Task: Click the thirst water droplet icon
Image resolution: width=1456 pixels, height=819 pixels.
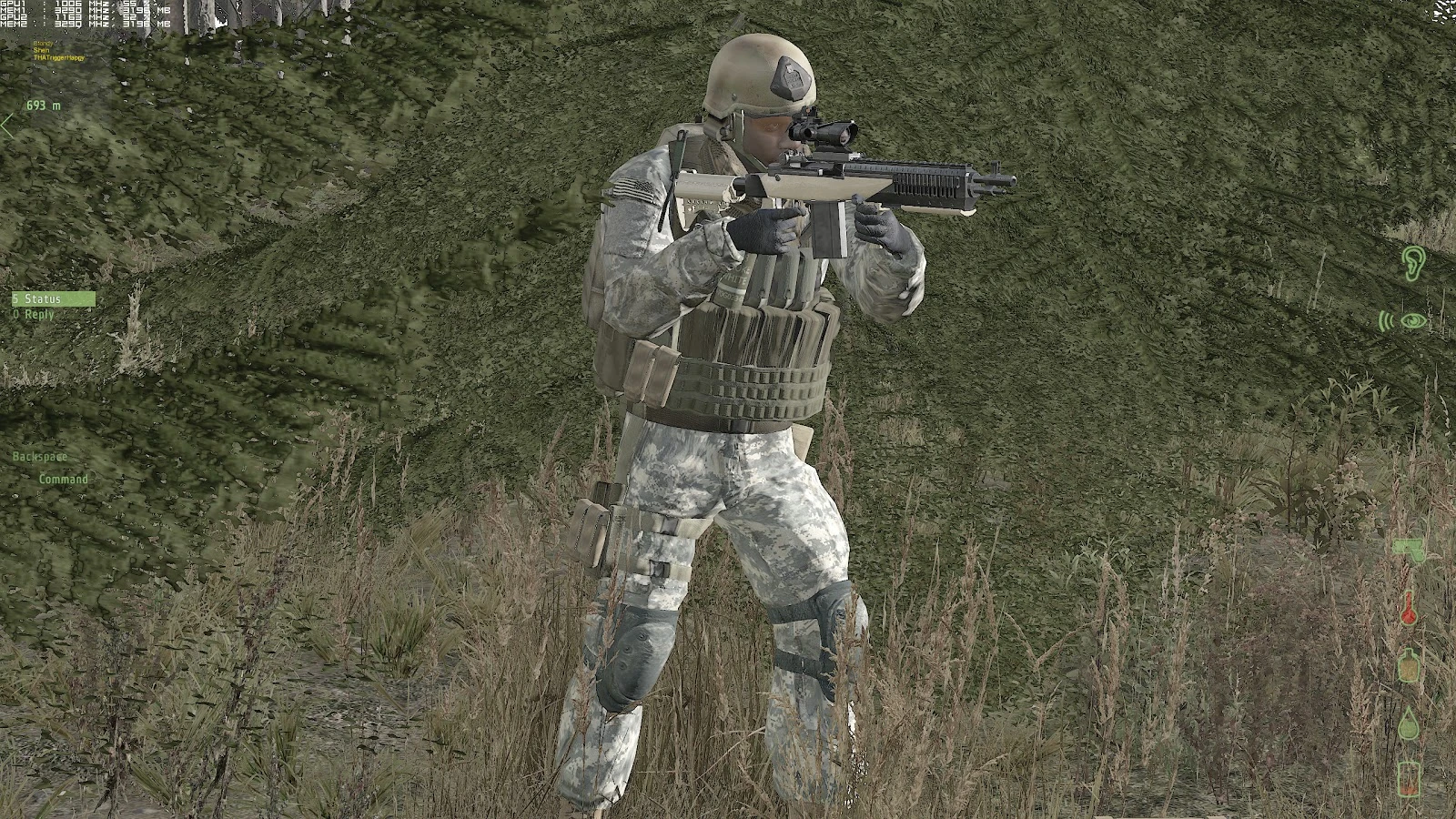Action: coord(1409,722)
